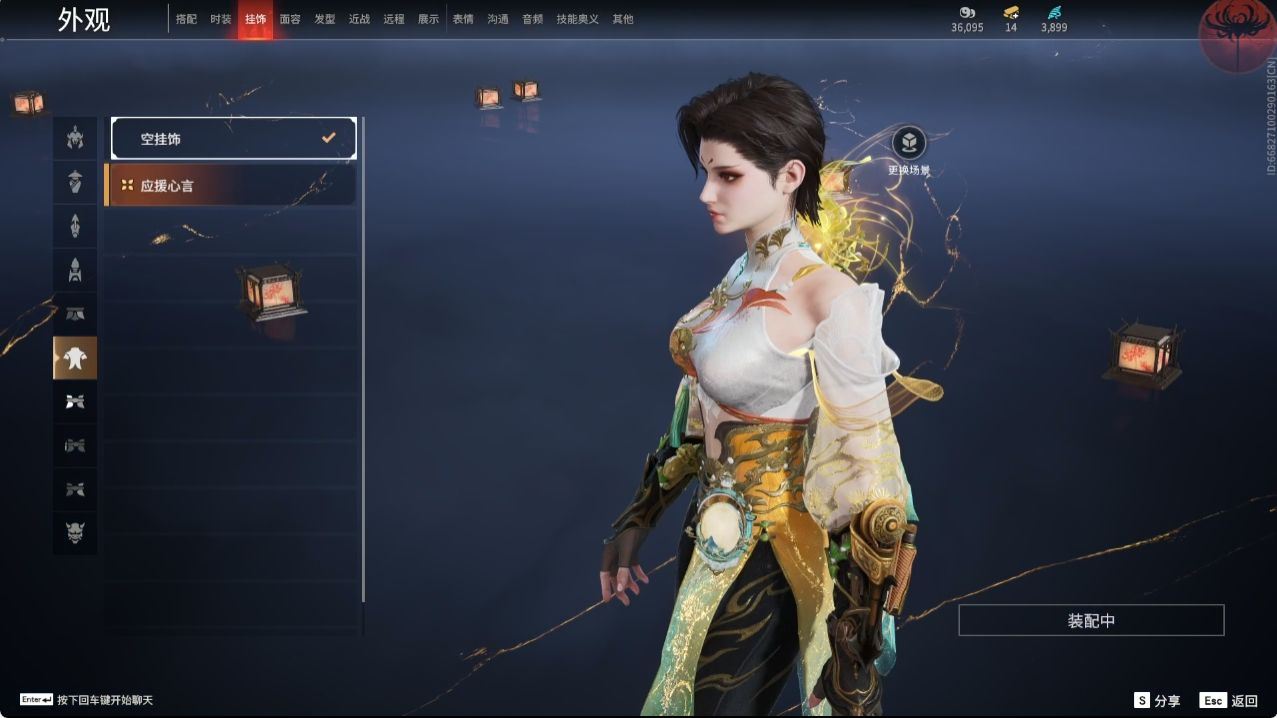
Task: Open the 表情 tab
Action: (463, 19)
